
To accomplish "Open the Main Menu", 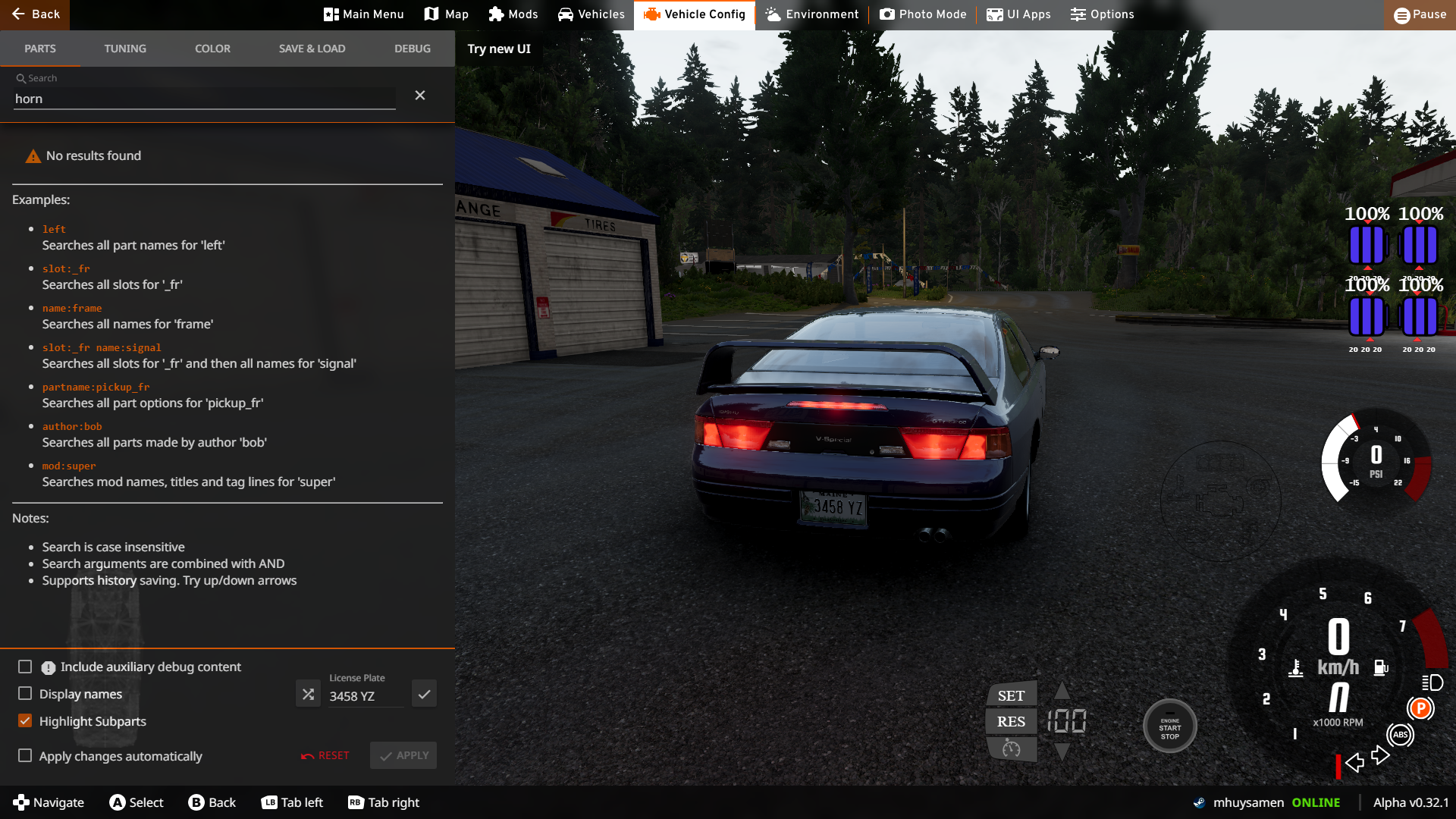I will pos(363,14).
